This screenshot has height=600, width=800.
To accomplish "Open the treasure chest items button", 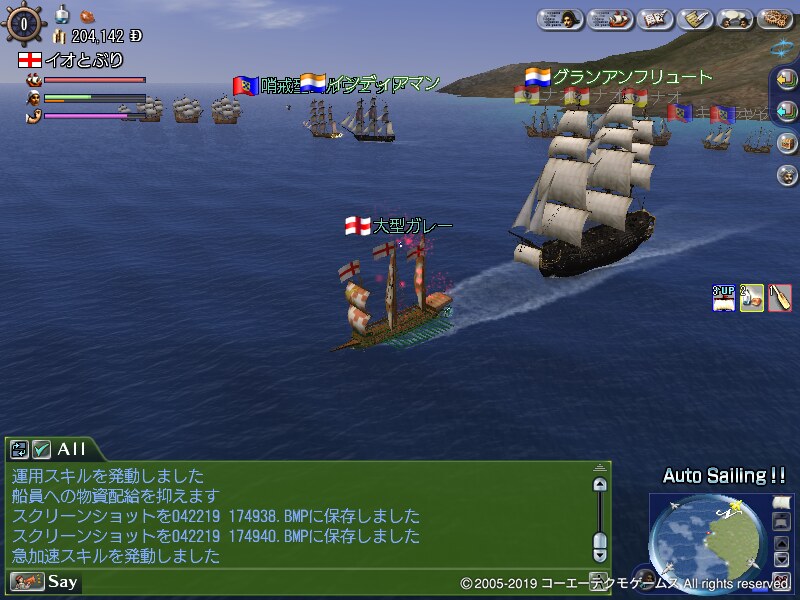I will coord(786,142).
